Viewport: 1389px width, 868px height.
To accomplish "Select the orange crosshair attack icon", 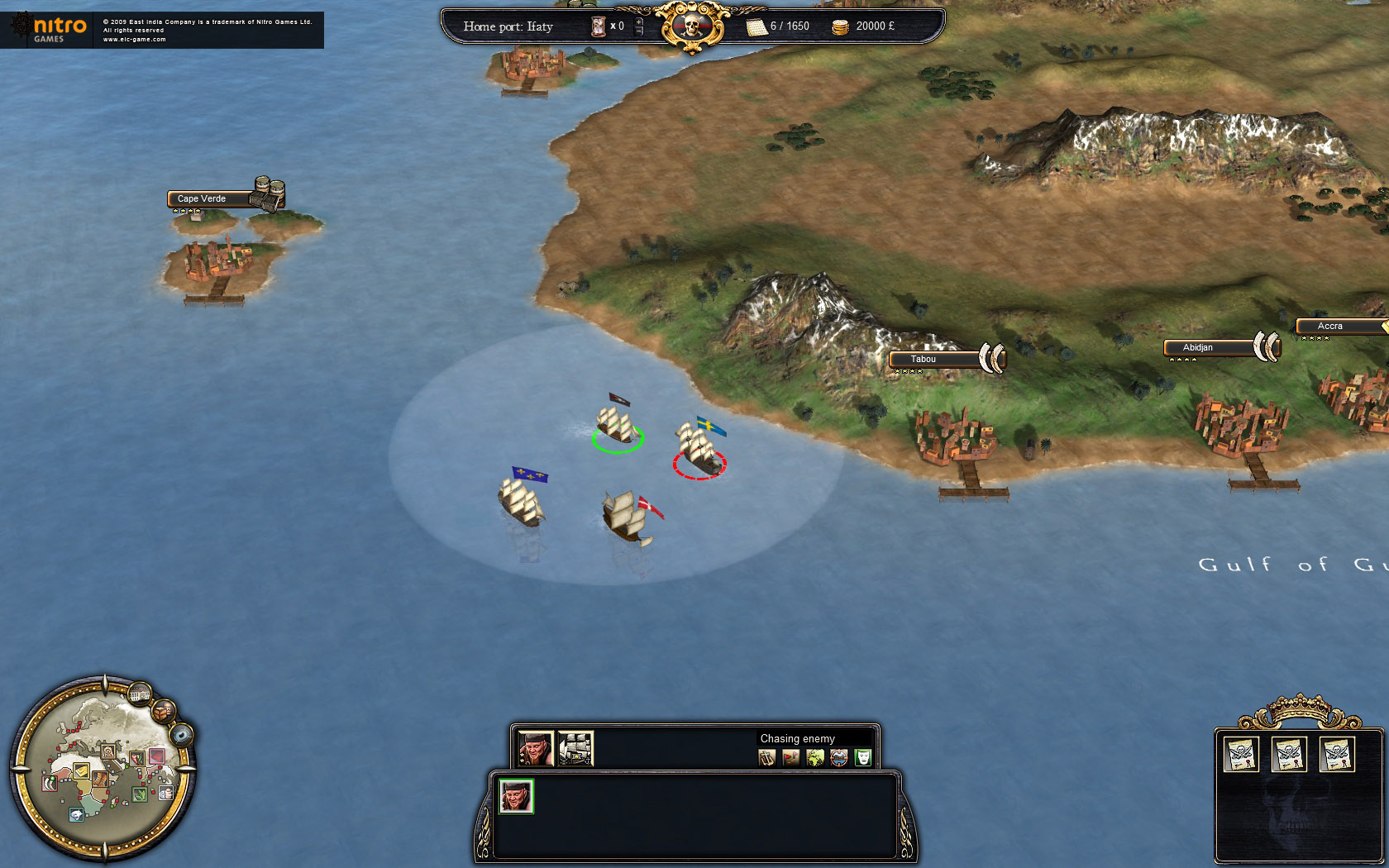I will click(838, 756).
